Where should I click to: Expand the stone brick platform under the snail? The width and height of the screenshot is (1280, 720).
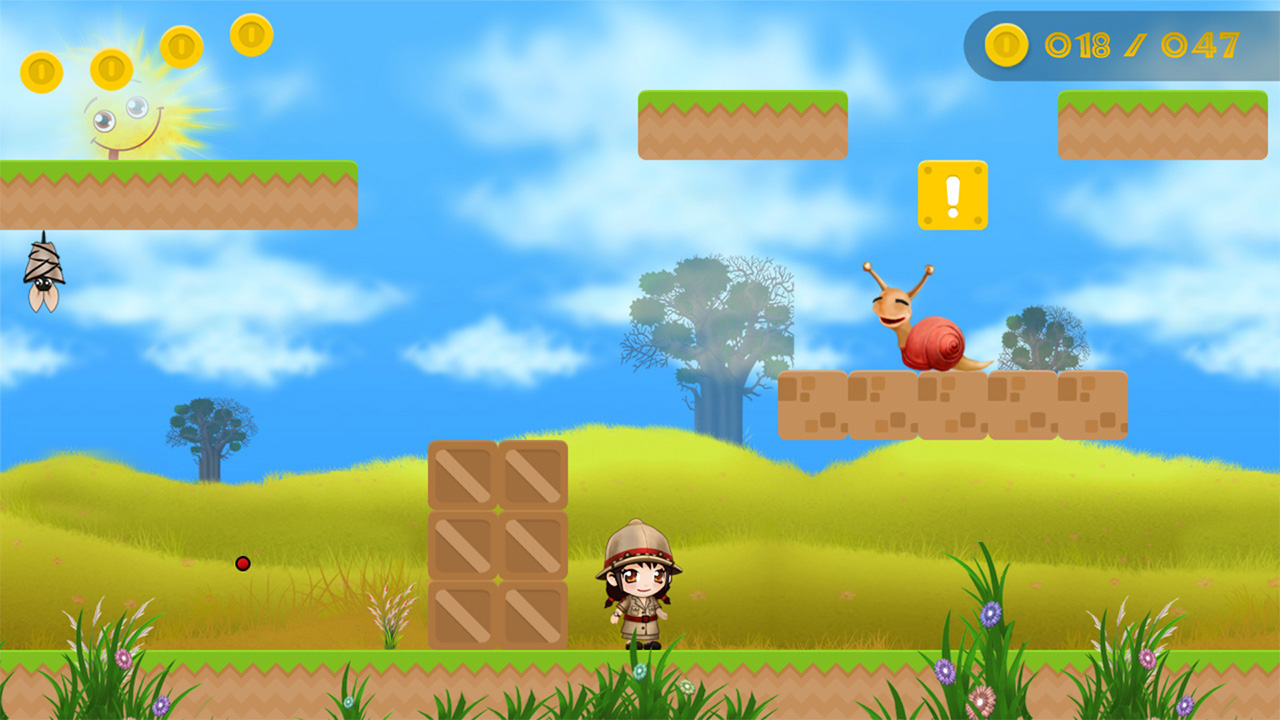click(955, 405)
